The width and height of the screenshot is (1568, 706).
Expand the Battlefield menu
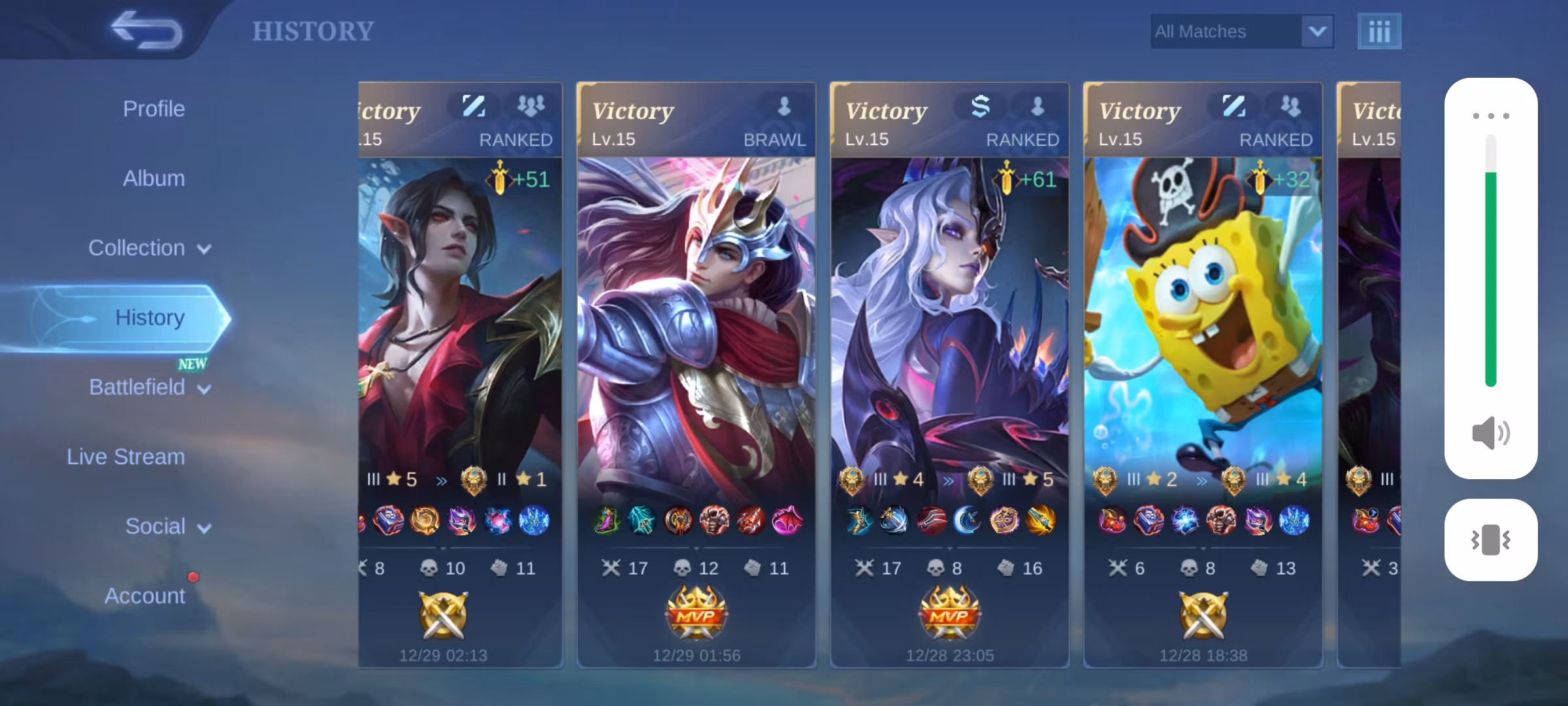pos(149,388)
